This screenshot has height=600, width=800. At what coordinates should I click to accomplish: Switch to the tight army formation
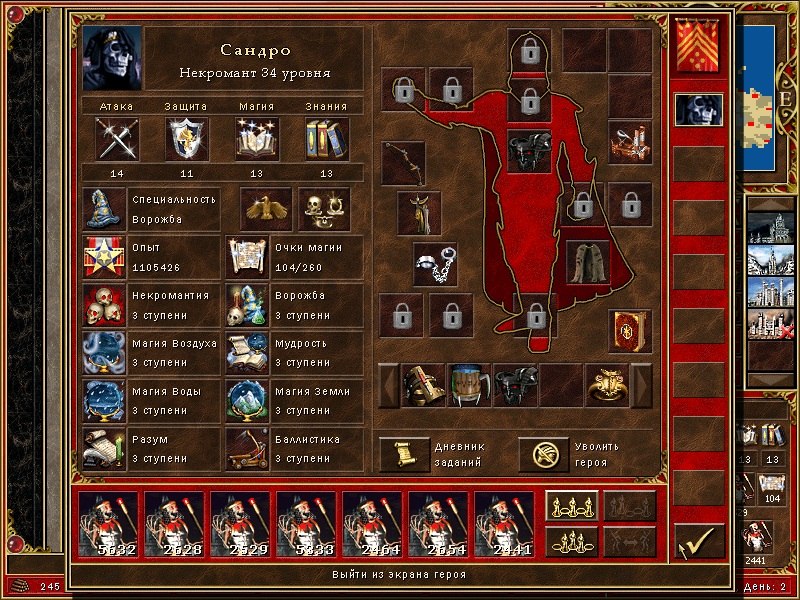tap(572, 541)
